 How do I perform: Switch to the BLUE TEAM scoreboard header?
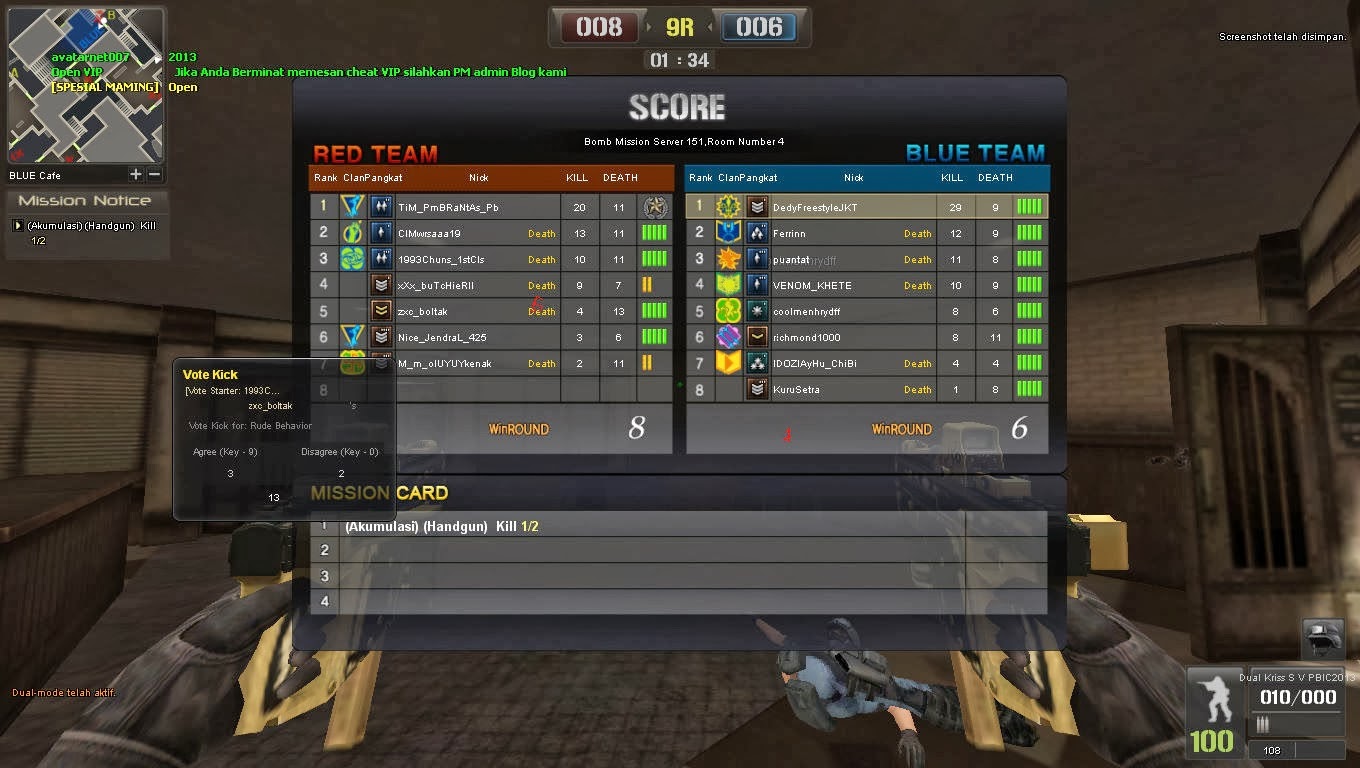point(976,152)
